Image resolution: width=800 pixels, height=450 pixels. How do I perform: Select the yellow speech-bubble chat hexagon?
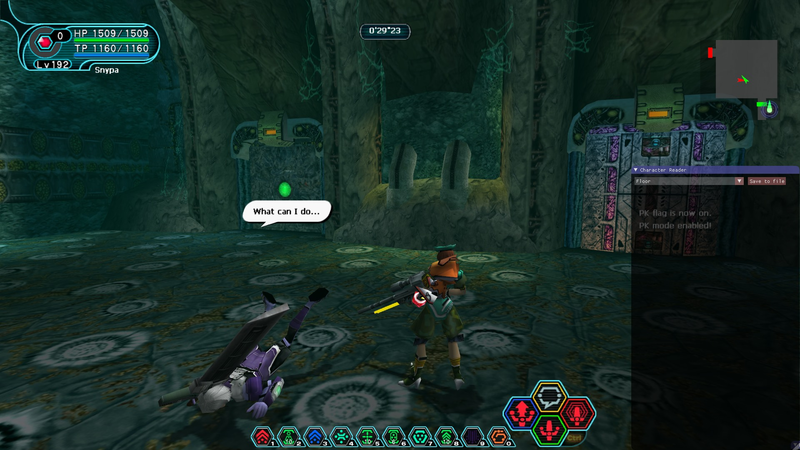tap(549, 395)
